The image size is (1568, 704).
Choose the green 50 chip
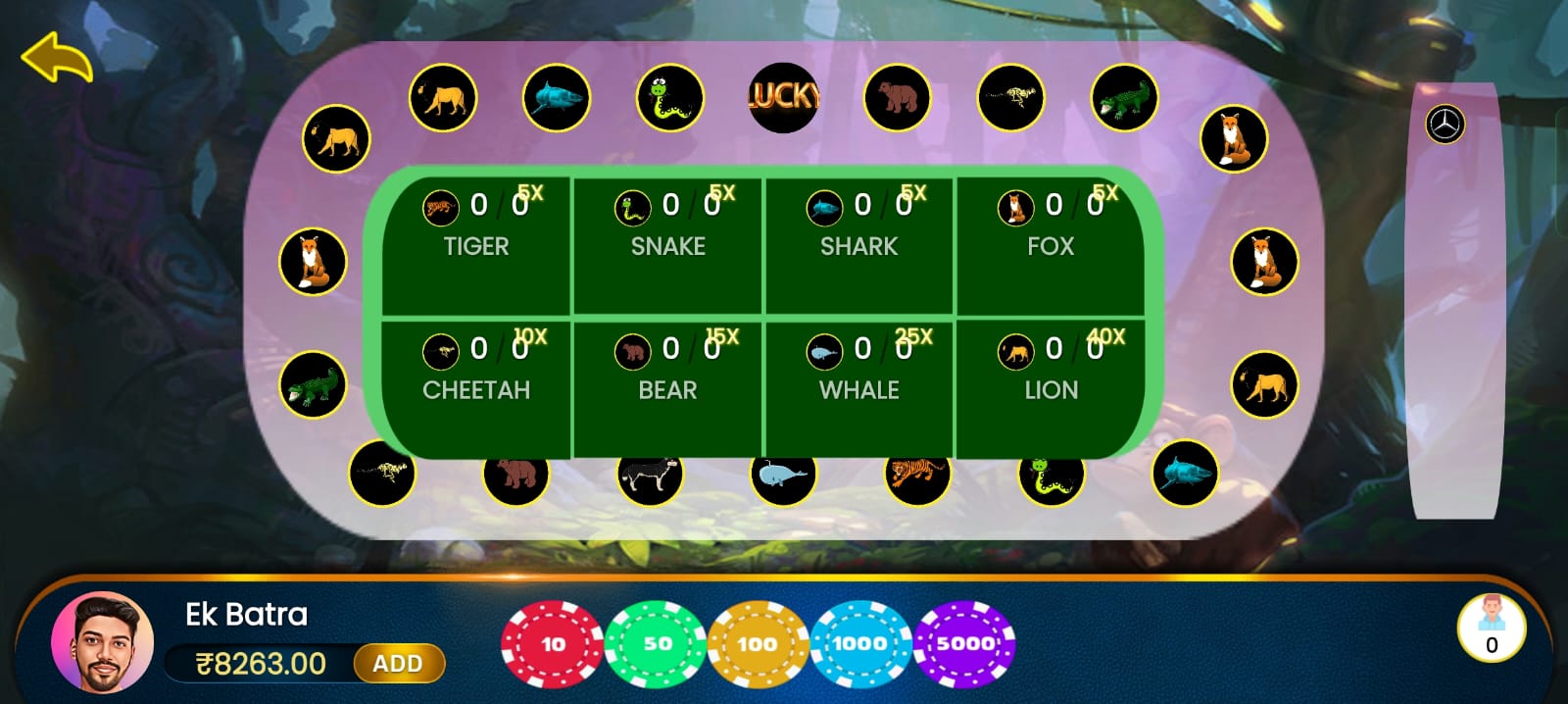click(x=656, y=644)
